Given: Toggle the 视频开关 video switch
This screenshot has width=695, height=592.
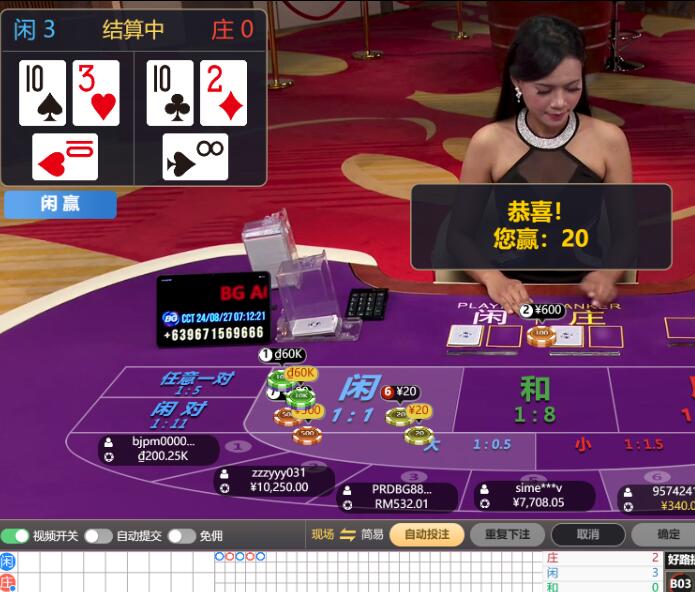Looking at the screenshot, I should pos(15,536).
